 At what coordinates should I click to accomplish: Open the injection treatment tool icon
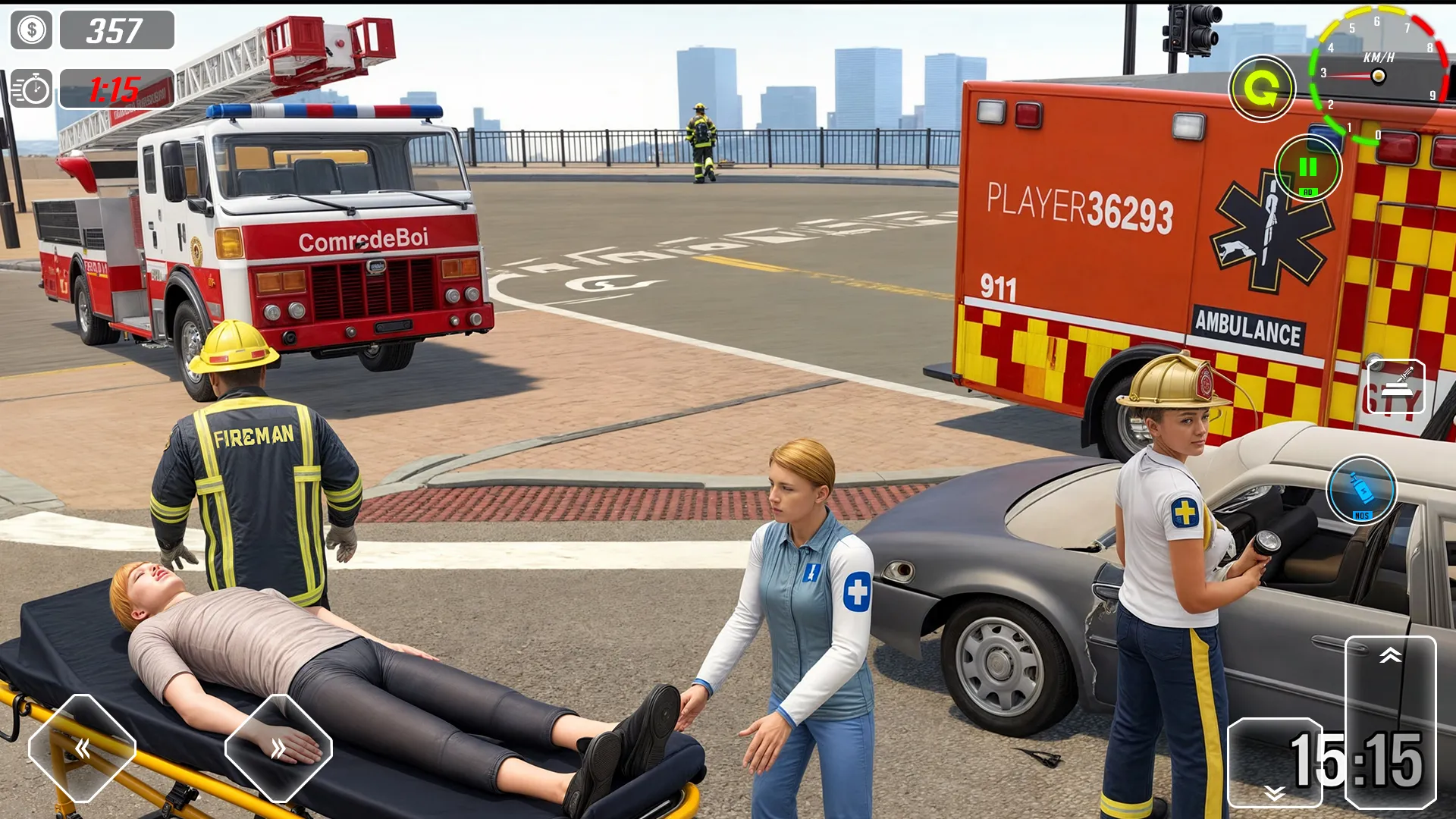pyautogui.click(x=1395, y=387)
